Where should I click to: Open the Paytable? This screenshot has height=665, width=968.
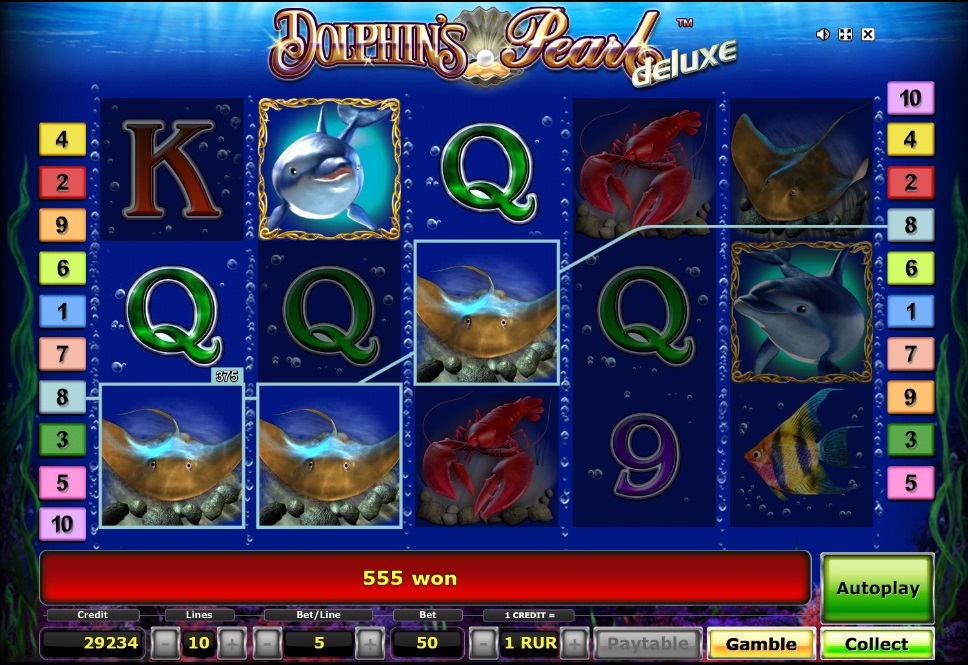648,644
